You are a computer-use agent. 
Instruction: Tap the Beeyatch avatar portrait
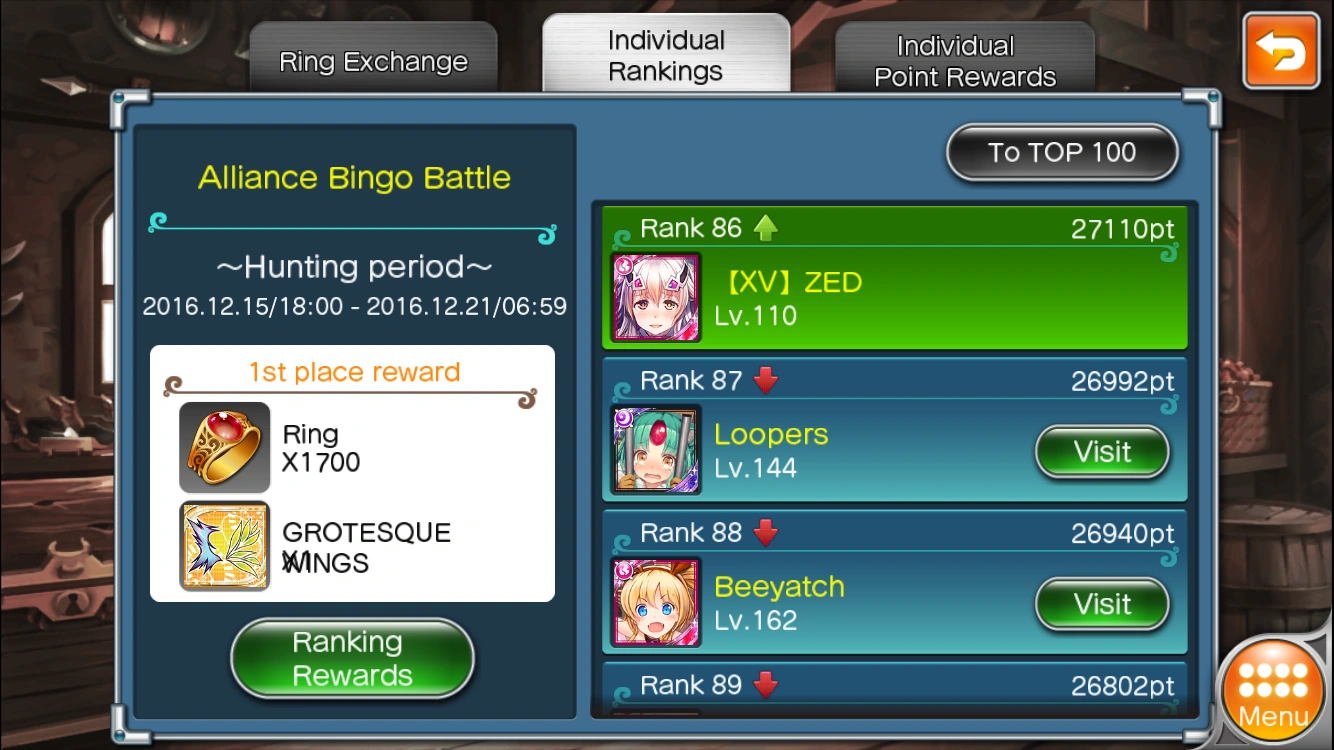(x=656, y=602)
